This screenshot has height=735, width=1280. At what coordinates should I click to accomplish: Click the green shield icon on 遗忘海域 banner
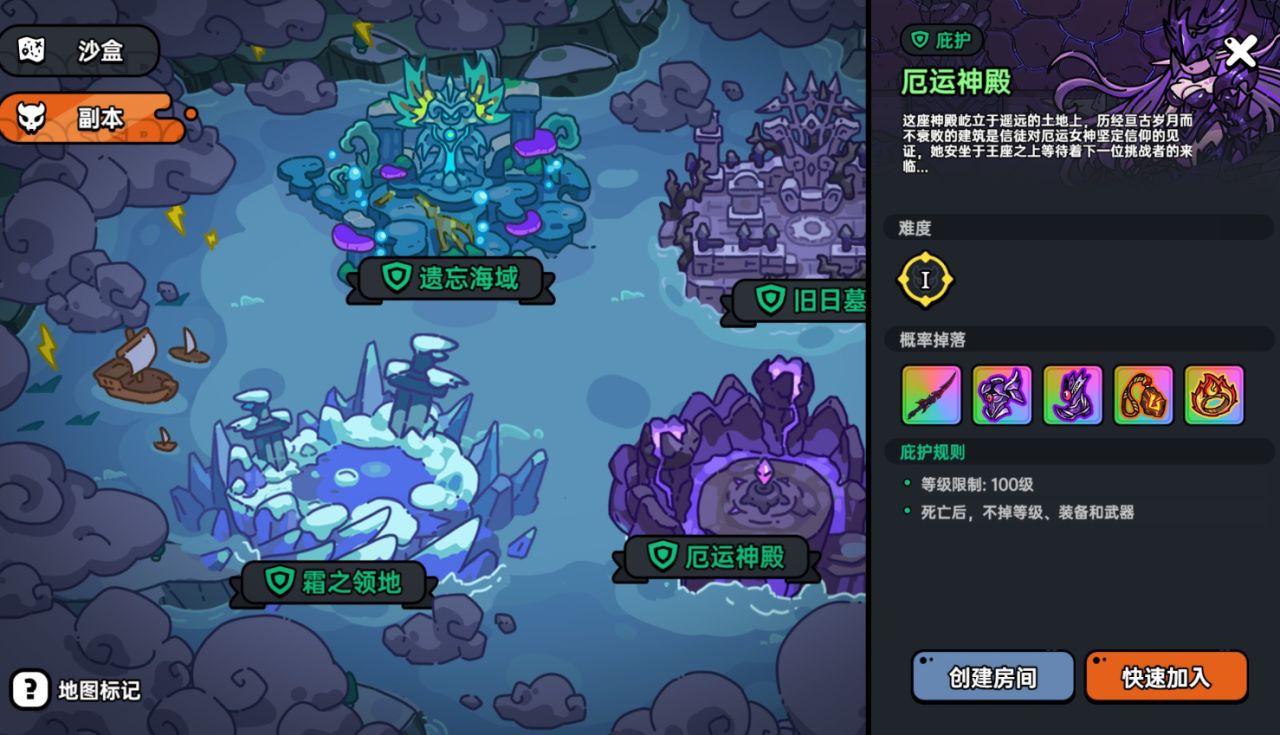(397, 278)
